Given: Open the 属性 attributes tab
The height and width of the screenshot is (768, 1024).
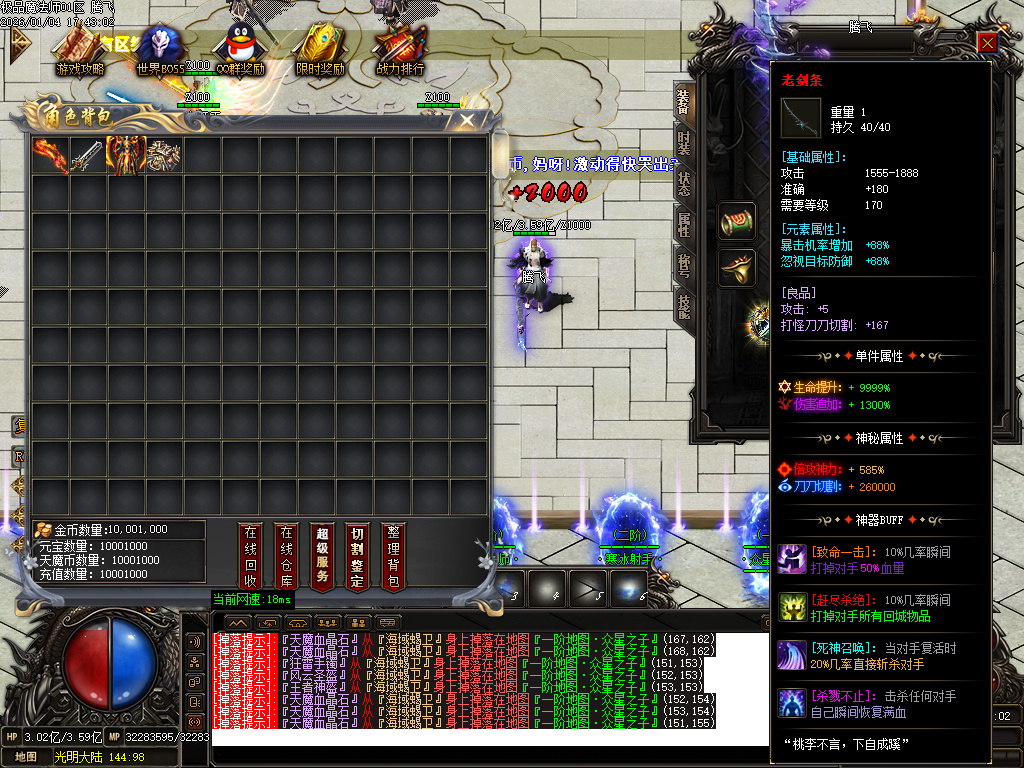Looking at the screenshot, I should [684, 225].
